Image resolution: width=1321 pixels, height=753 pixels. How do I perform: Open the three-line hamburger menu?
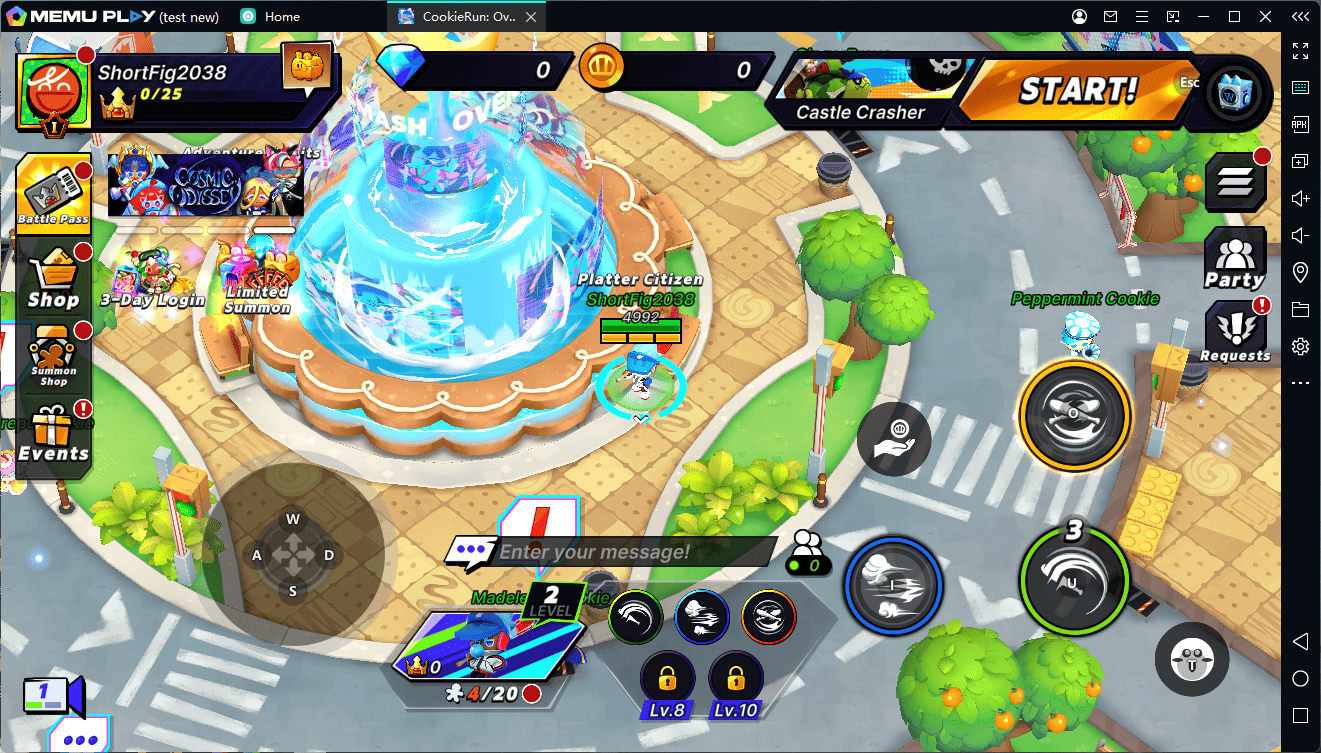click(1235, 182)
